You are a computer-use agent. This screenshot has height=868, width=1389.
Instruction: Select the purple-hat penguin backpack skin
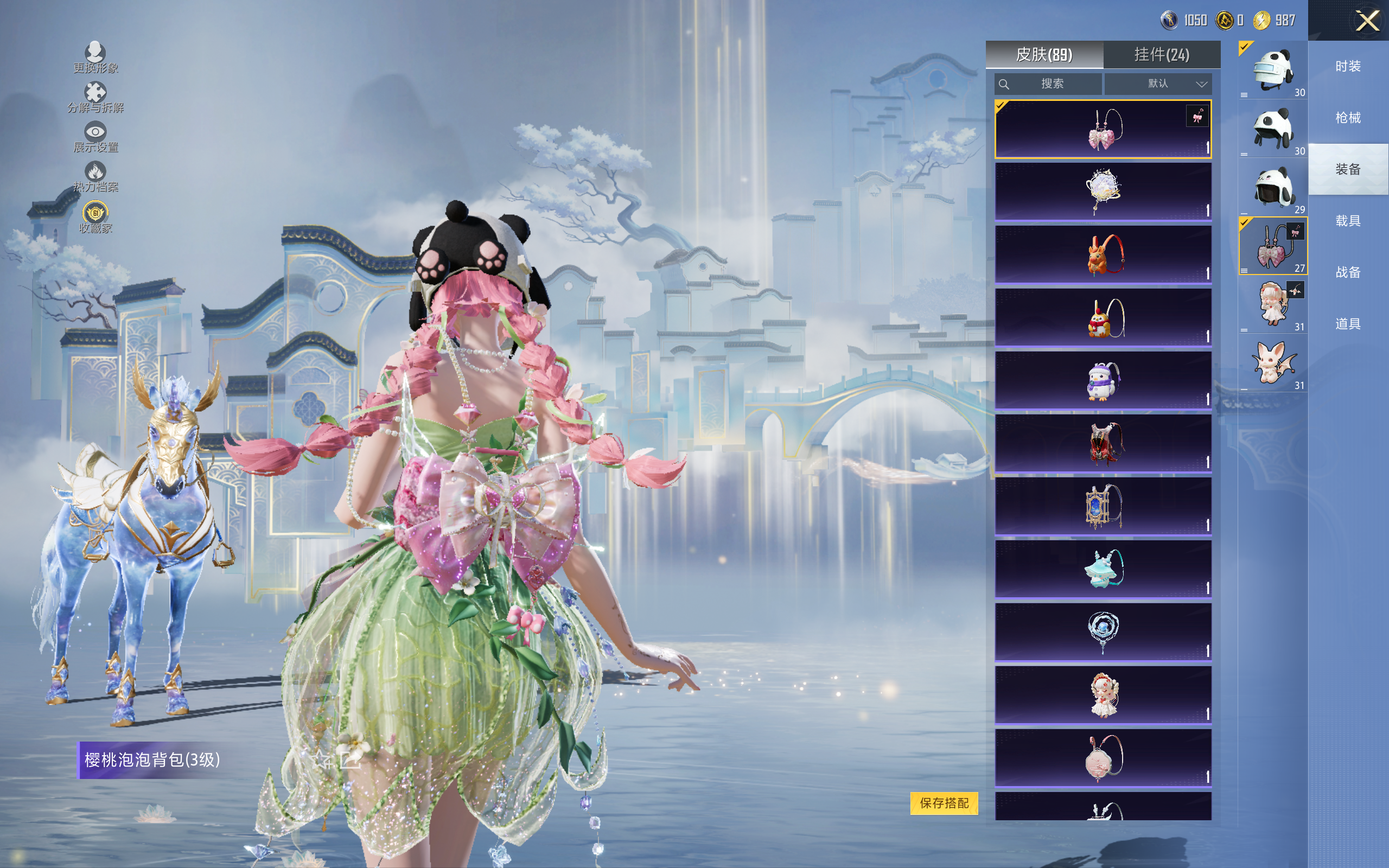[x=1103, y=381]
